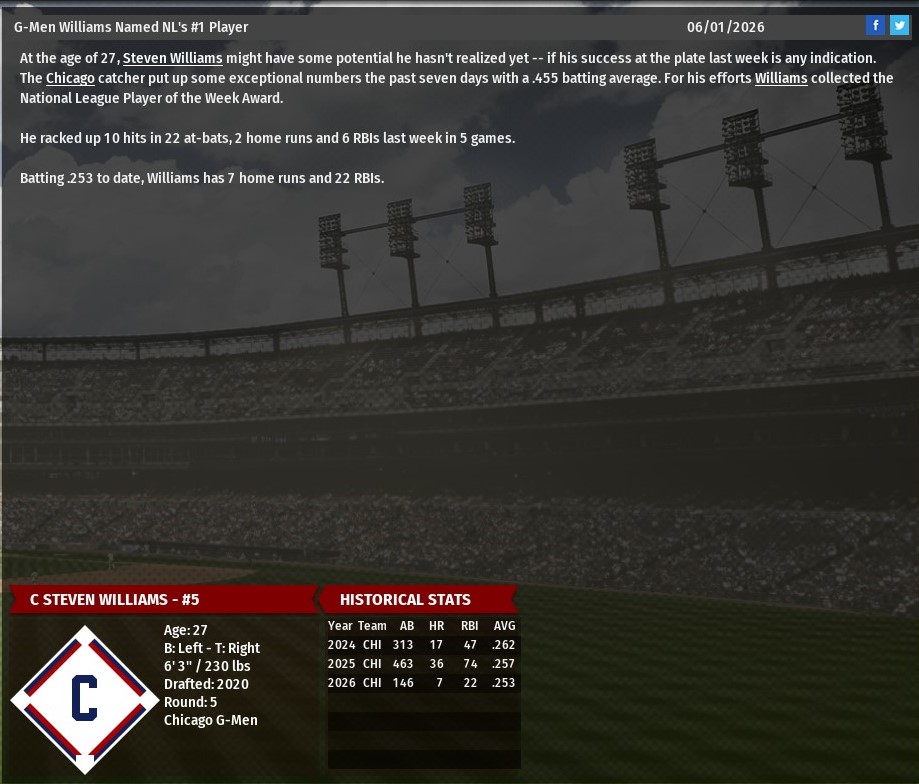The image size is (919, 784).
Task: Follow the Chicago team link
Action: [70, 78]
